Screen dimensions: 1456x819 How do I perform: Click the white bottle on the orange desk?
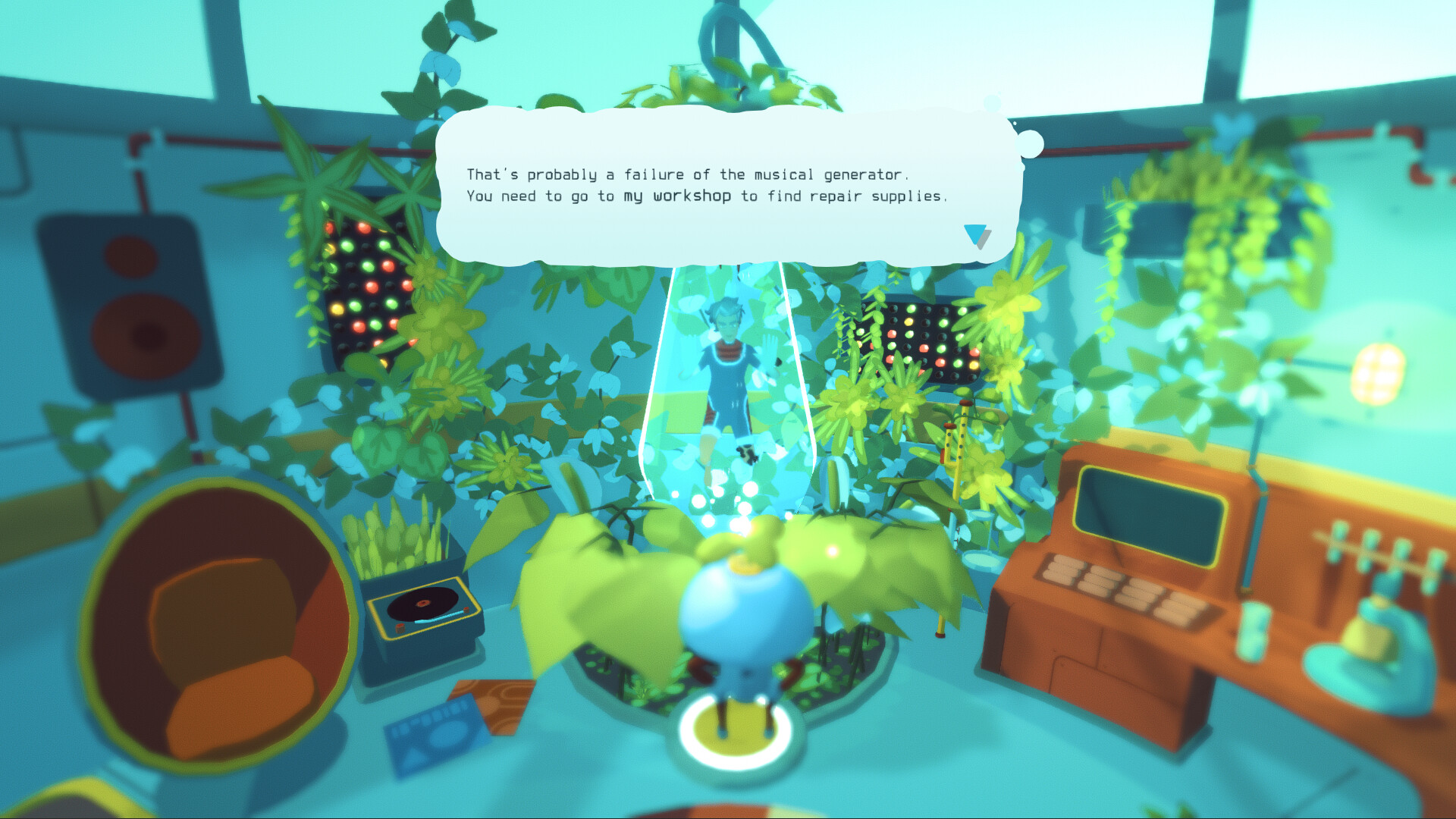tap(1253, 629)
